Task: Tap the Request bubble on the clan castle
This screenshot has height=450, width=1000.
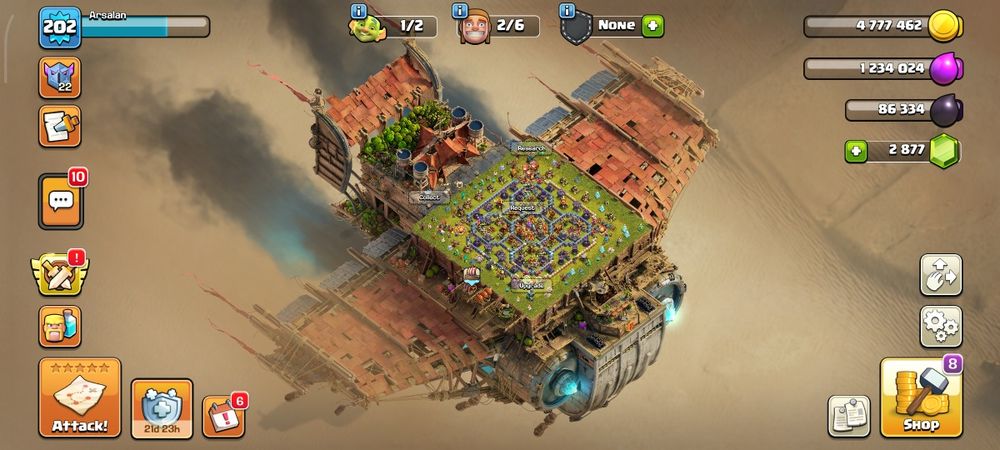Action: pos(522,208)
